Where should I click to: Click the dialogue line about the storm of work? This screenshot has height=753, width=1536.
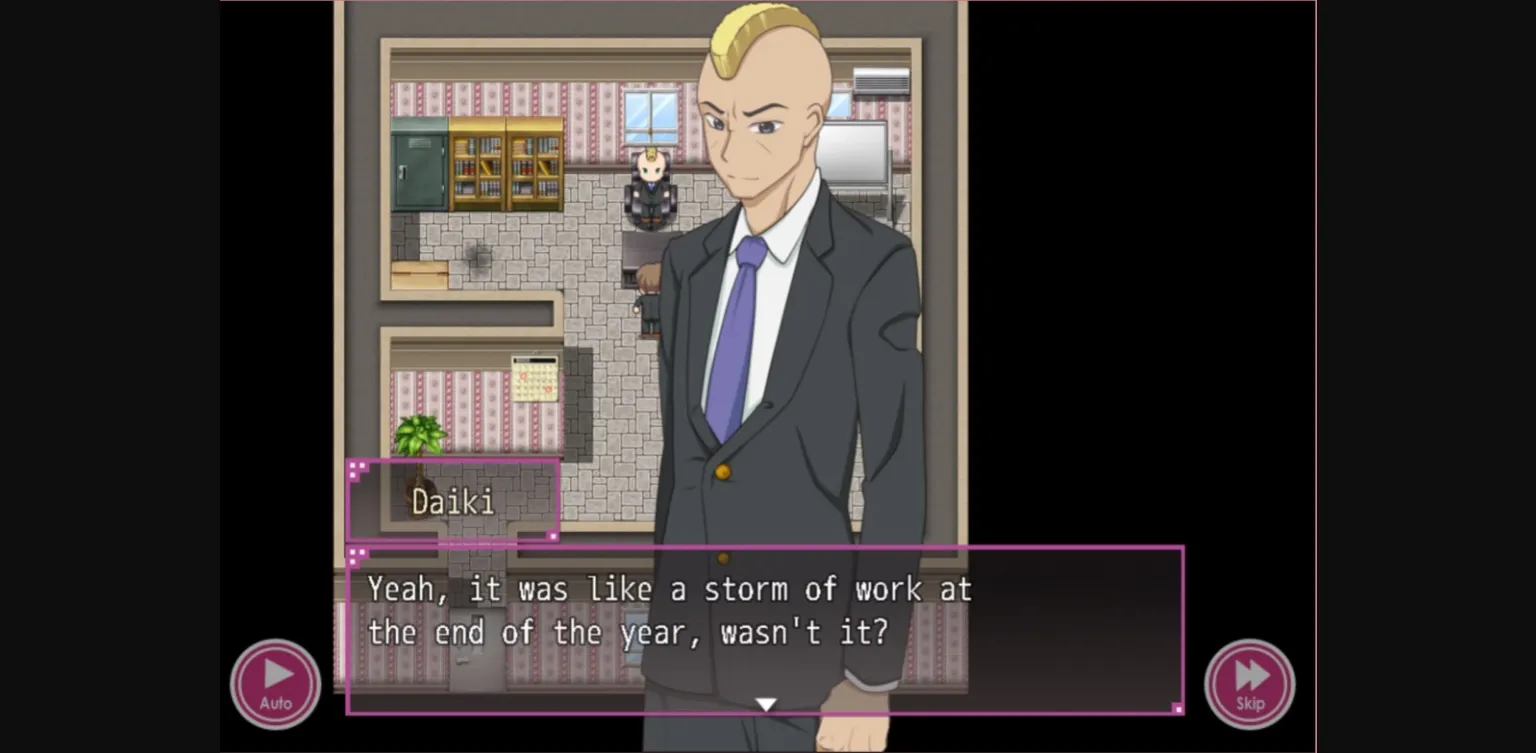coord(670,610)
